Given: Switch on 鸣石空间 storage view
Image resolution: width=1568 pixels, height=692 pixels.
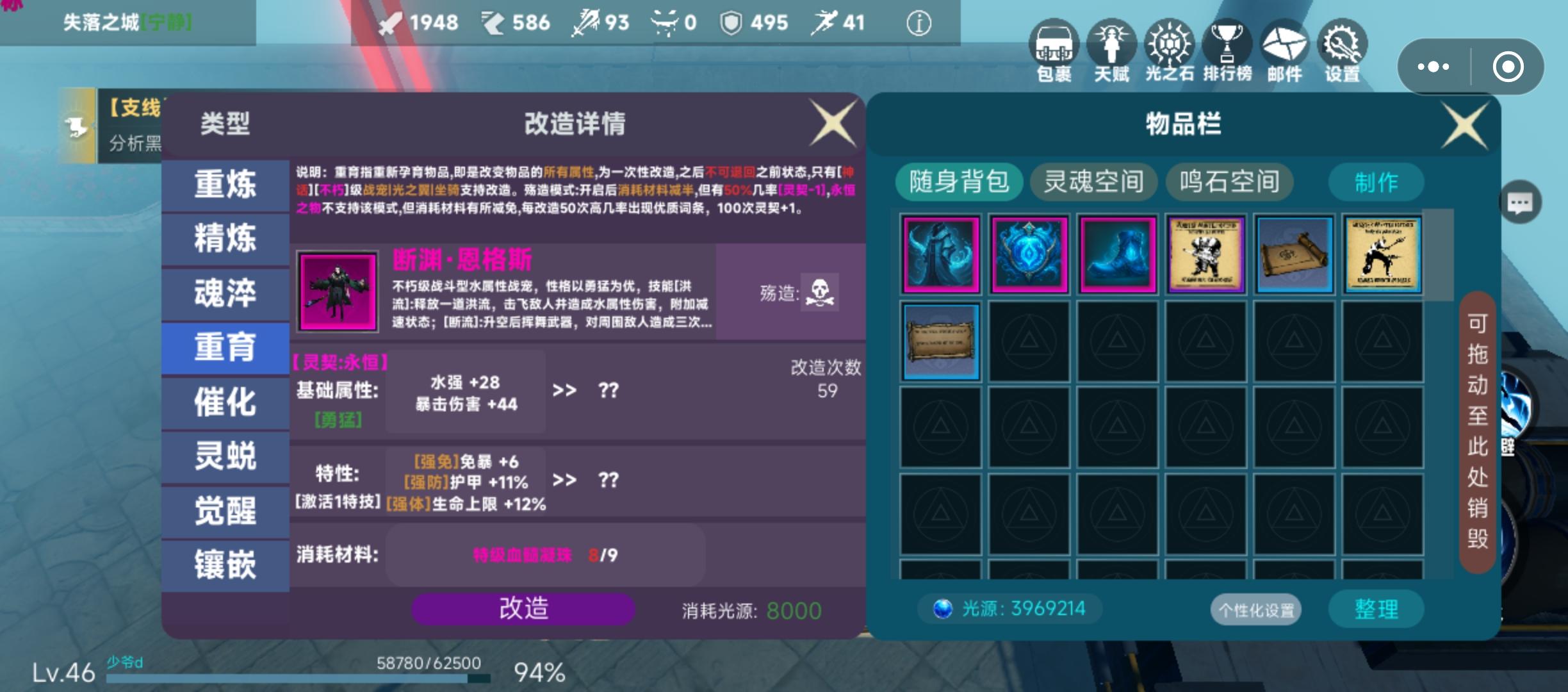Looking at the screenshot, I should [x=1229, y=182].
